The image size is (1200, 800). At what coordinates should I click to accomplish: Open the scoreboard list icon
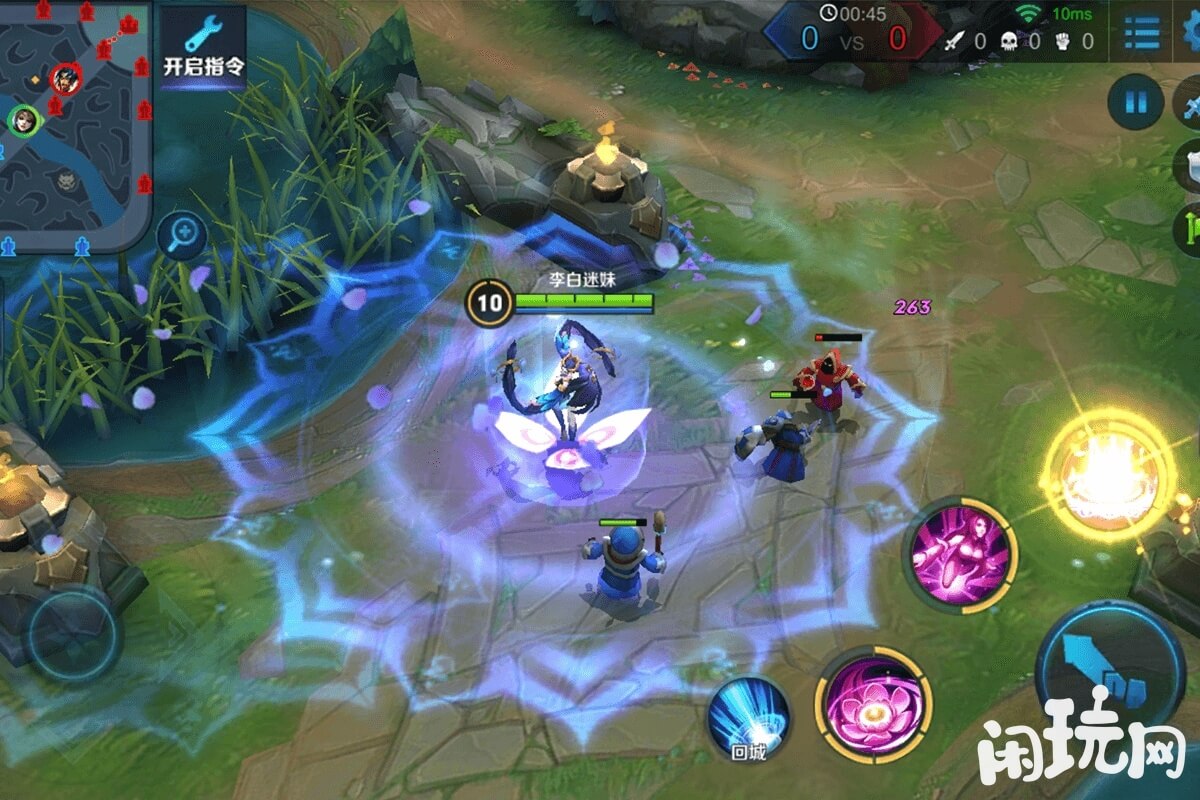tap(1141, 32)
